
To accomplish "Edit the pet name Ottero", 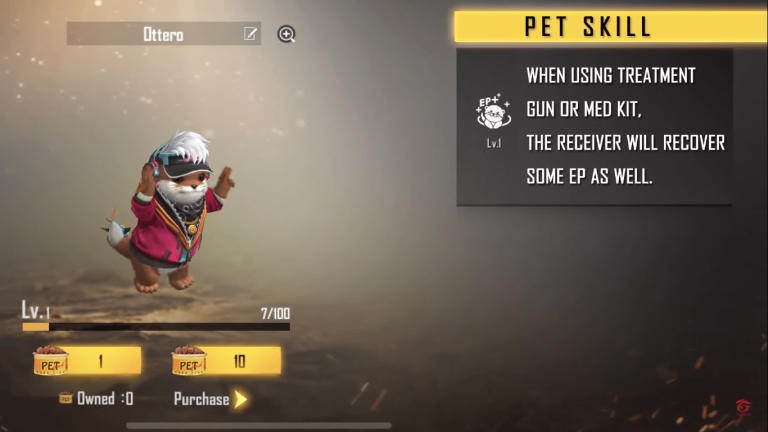I will pyautogui.click(x=250, y=34).
